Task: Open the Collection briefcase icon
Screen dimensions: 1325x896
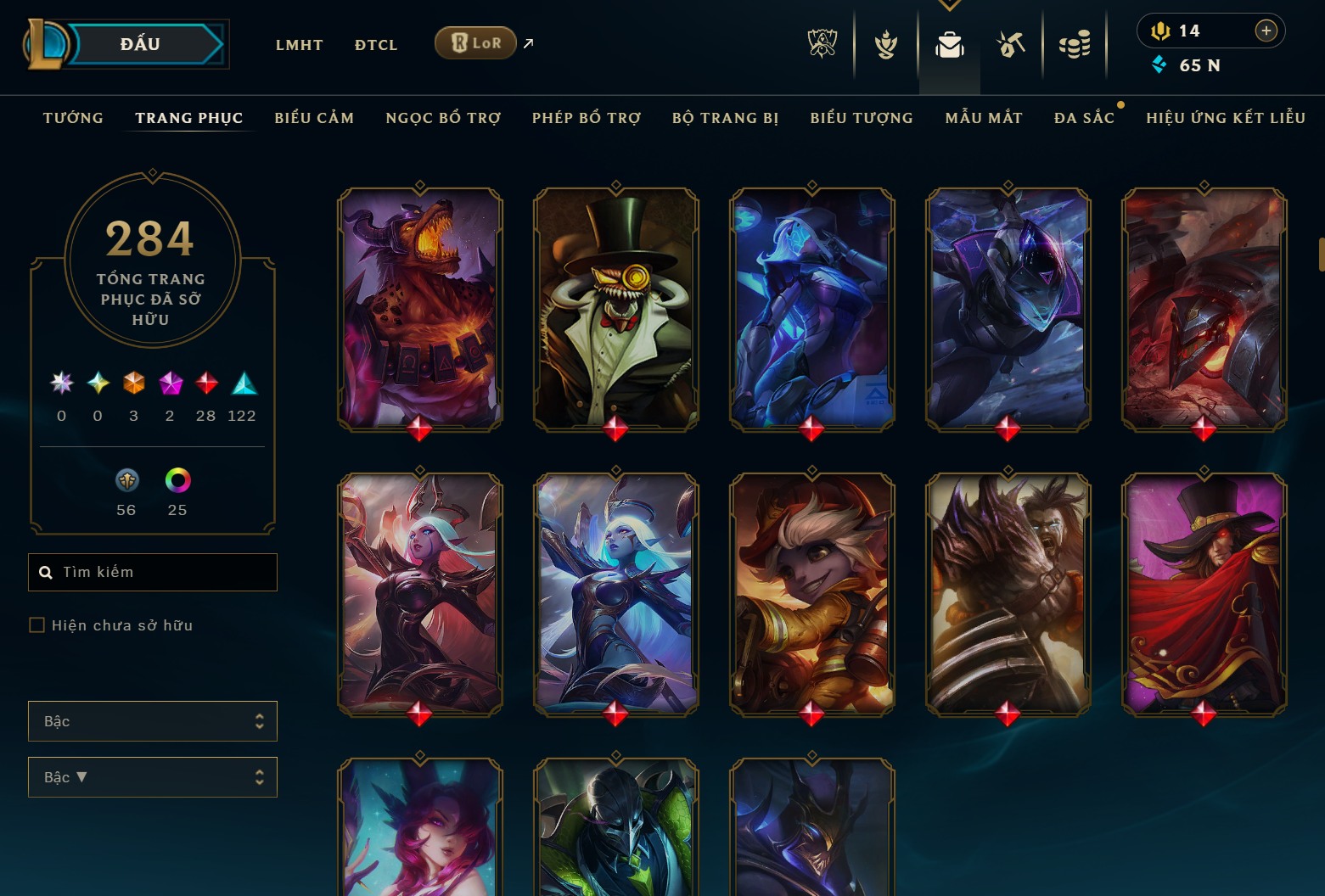Action: (950, 46)
